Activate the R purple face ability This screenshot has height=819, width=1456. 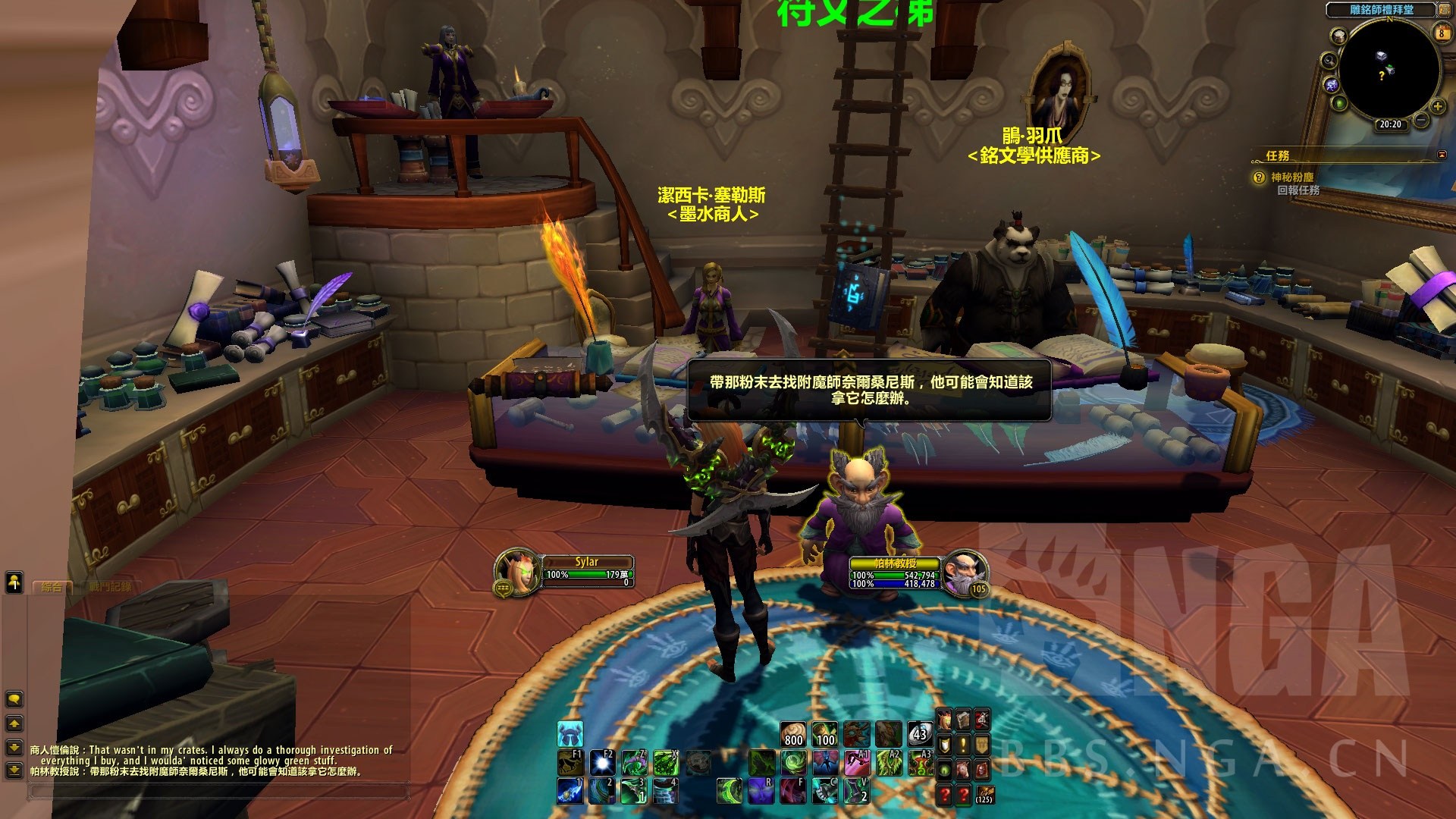(761, 791)
